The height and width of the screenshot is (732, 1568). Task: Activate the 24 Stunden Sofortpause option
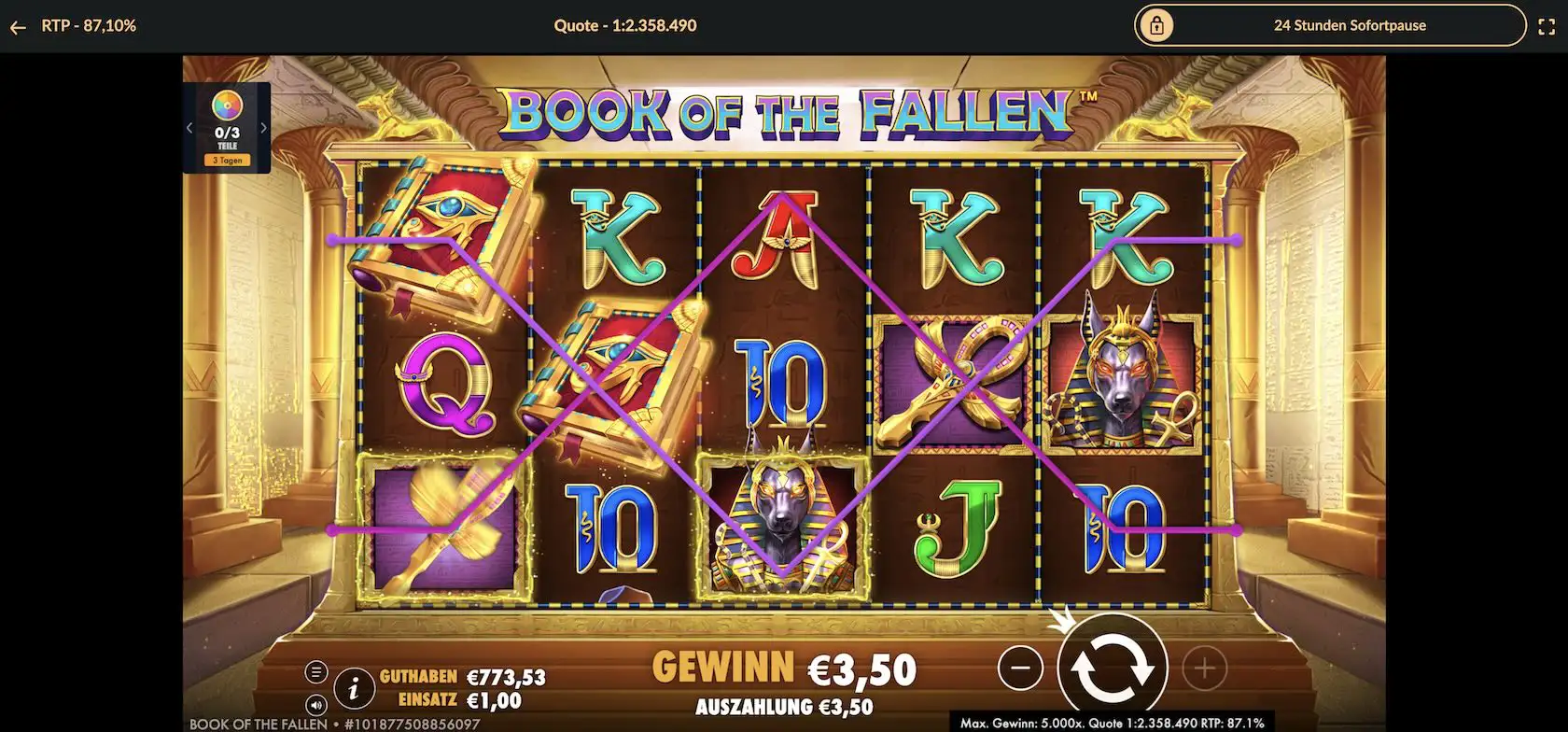point(1350,25)
